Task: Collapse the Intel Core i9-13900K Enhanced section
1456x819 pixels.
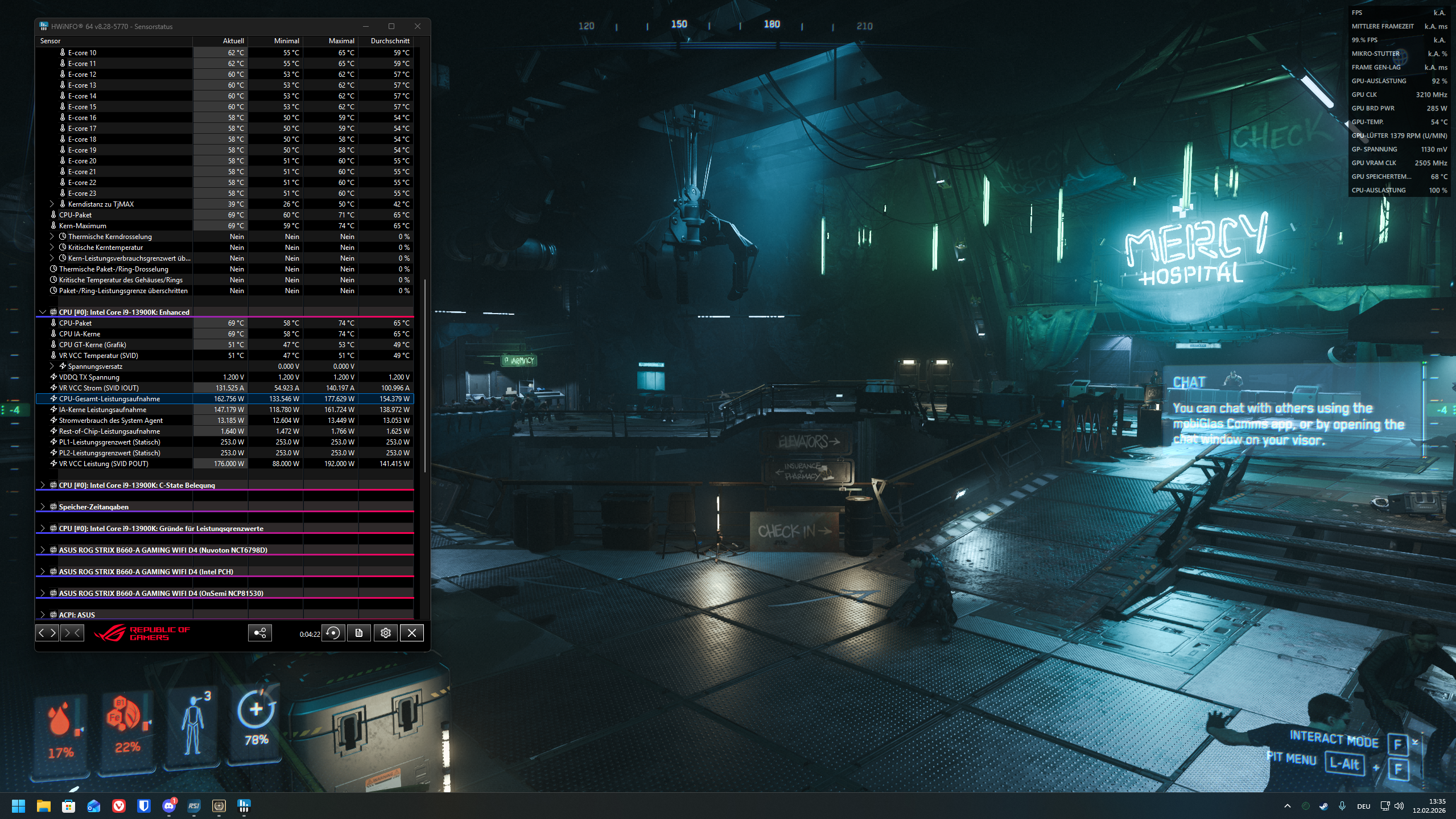Action: [x=43, y=312]
